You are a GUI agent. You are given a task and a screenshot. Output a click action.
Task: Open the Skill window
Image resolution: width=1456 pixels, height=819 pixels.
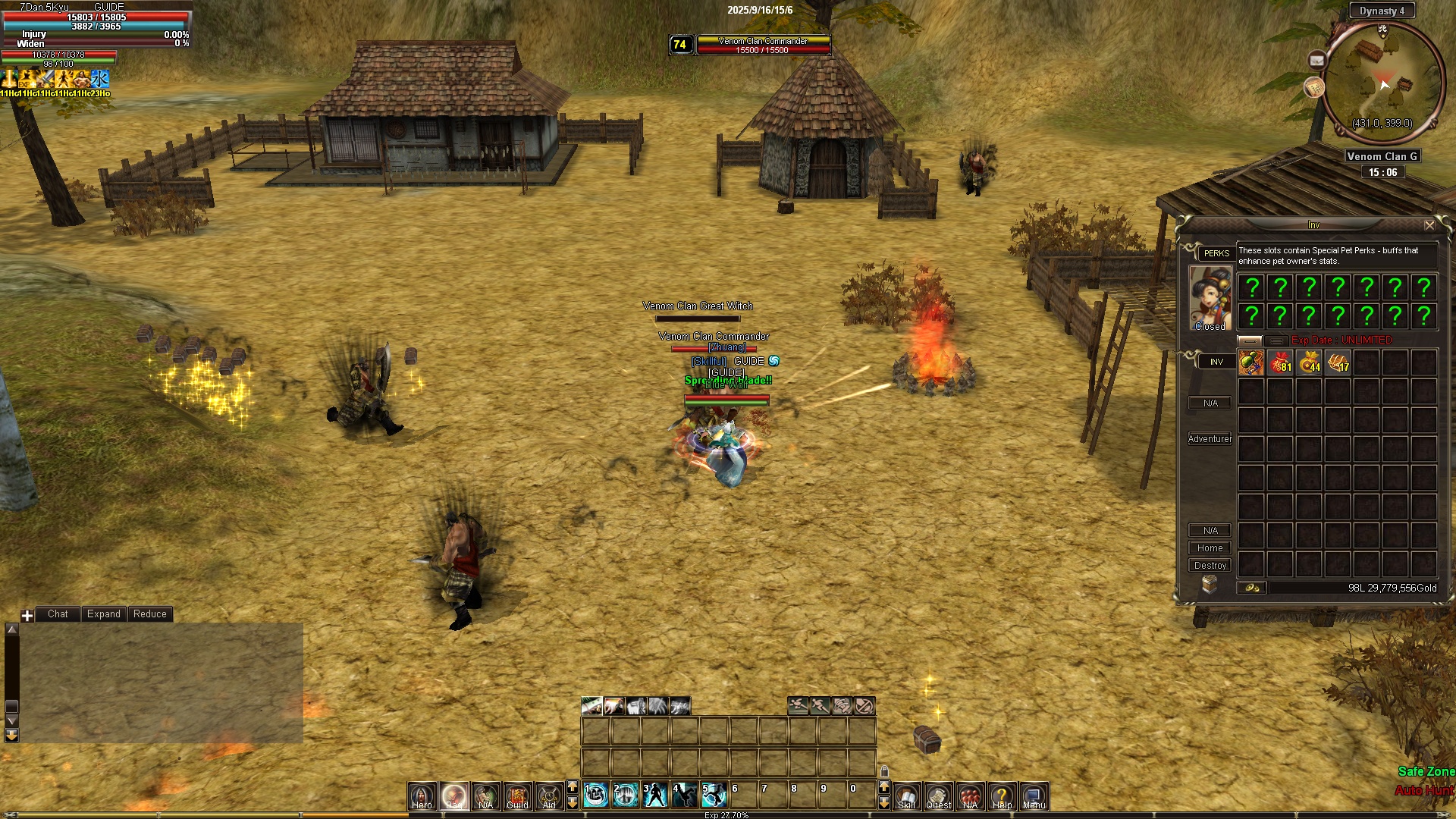coord(906,795)
